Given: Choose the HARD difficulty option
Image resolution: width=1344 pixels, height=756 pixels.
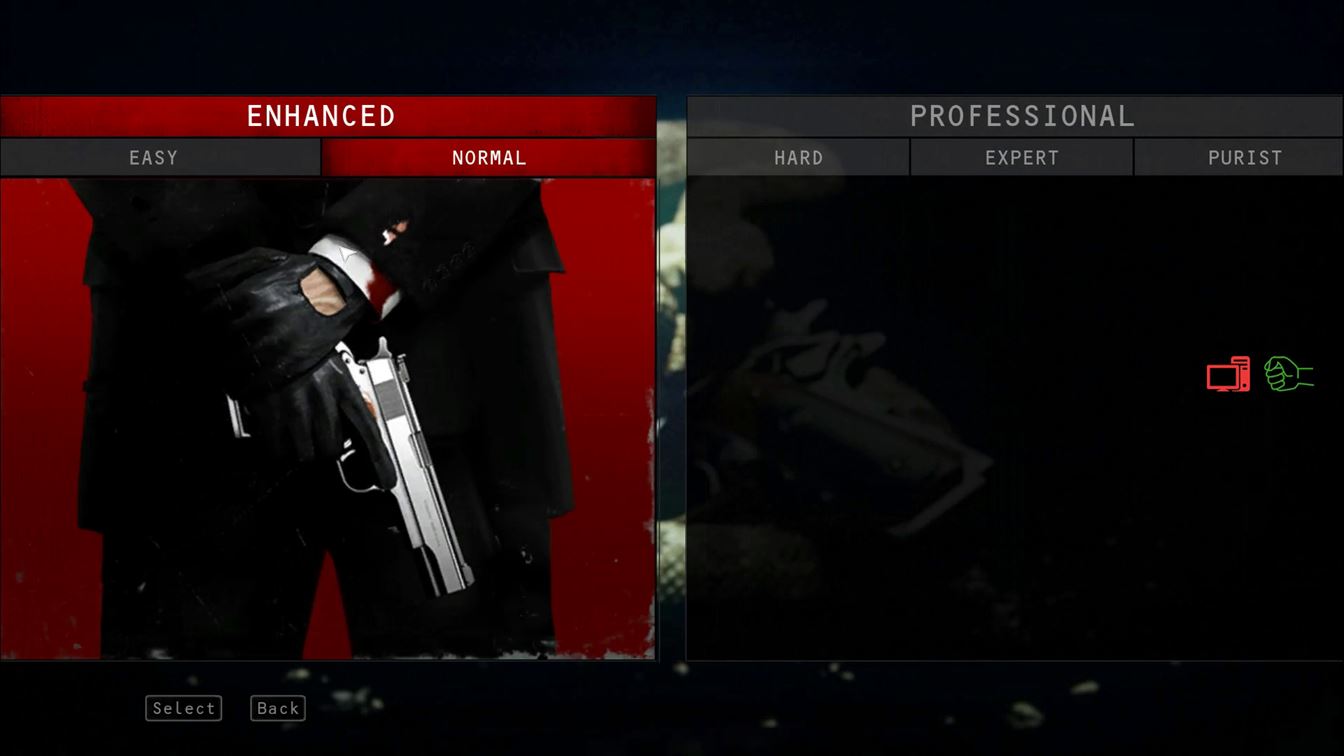Looking at the screenshot, I should 798,157.
